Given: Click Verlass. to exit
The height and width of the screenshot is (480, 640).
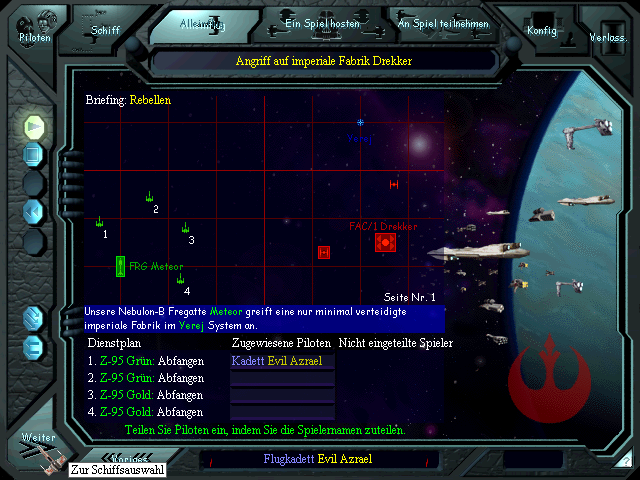Looking at the screenshot, I should click(608, 35).
